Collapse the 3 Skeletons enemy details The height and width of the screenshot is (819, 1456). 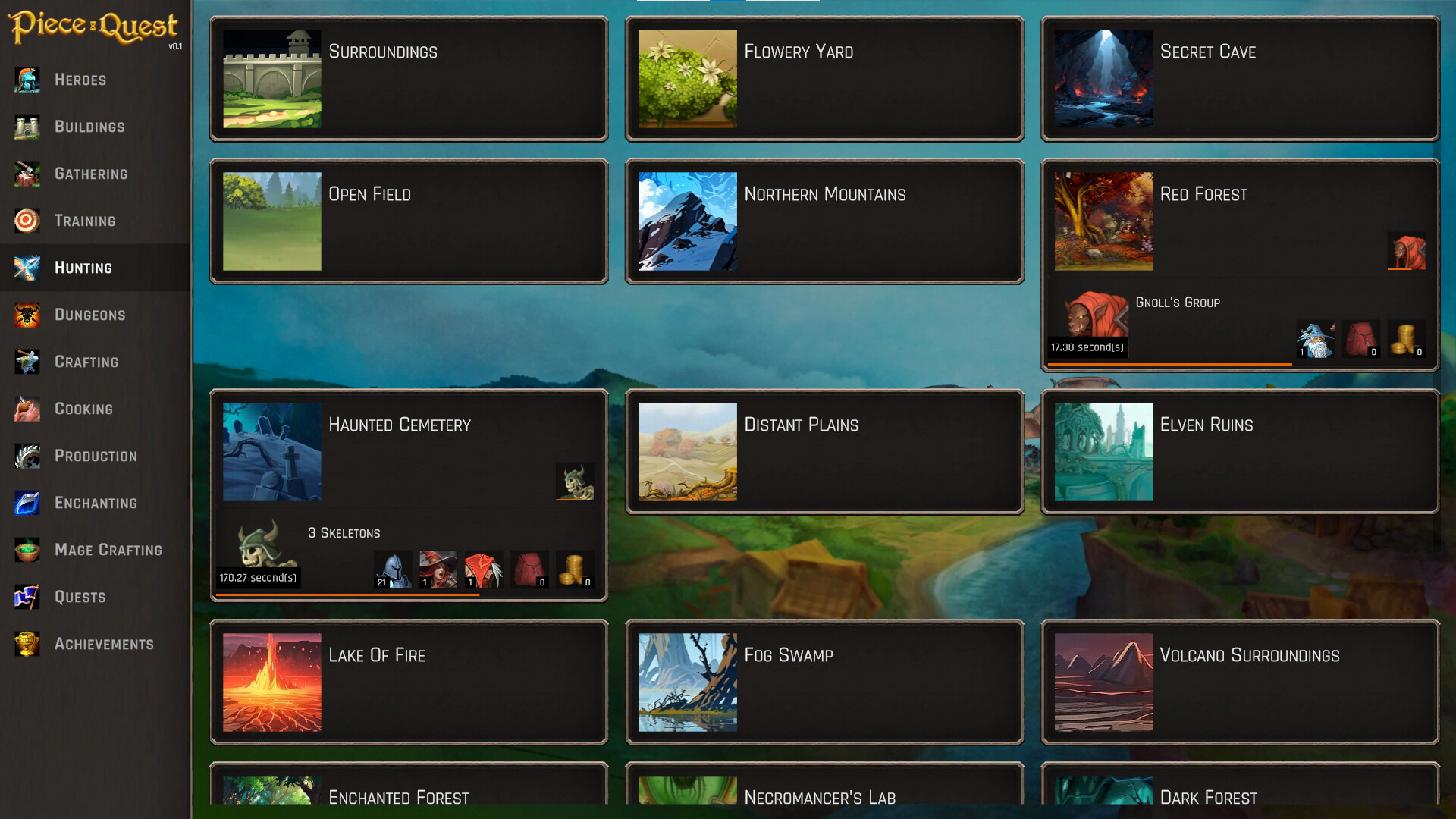click(576, 482)
